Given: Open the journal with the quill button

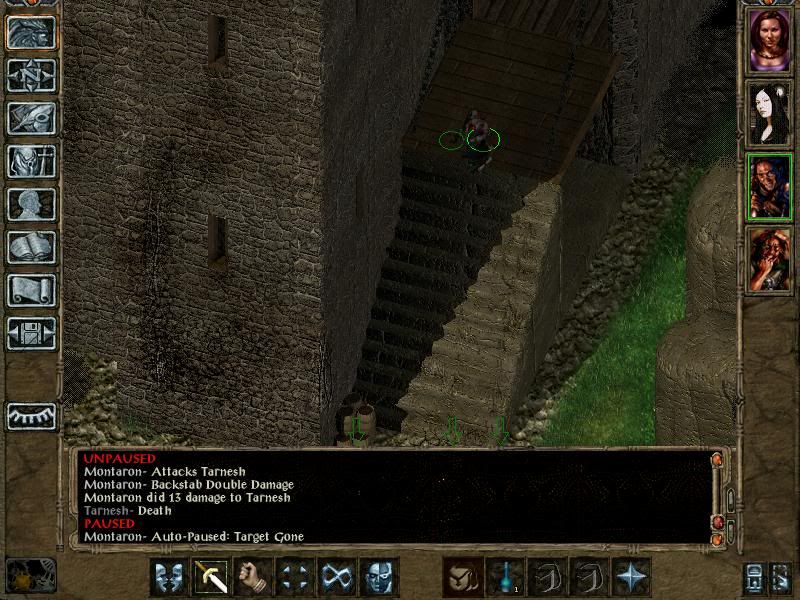Looking at the screenshot, I should 31,119.
